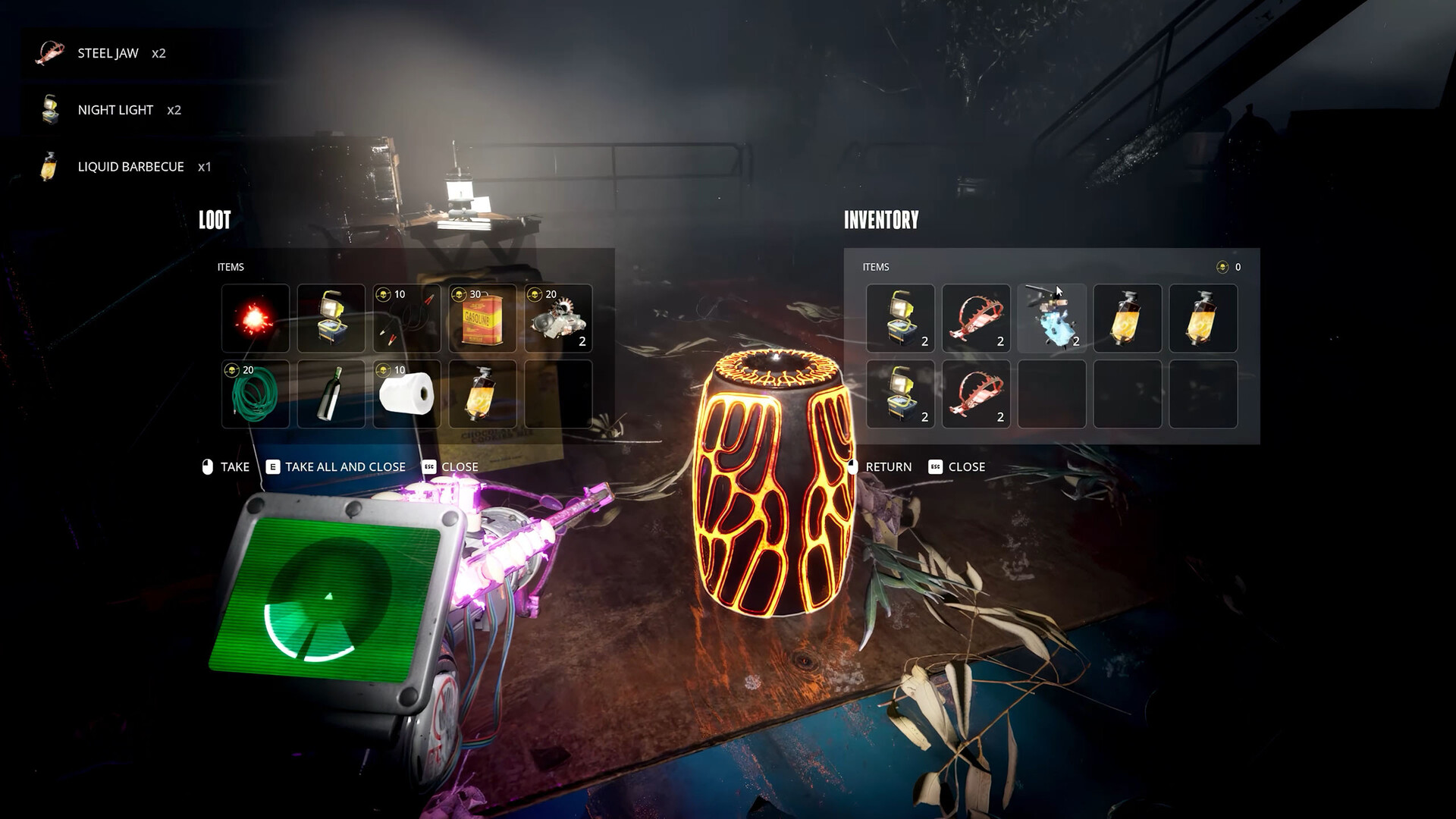Pick up the jumper cables from loot
Screen dimensions: 1456x819
point(407,318)
